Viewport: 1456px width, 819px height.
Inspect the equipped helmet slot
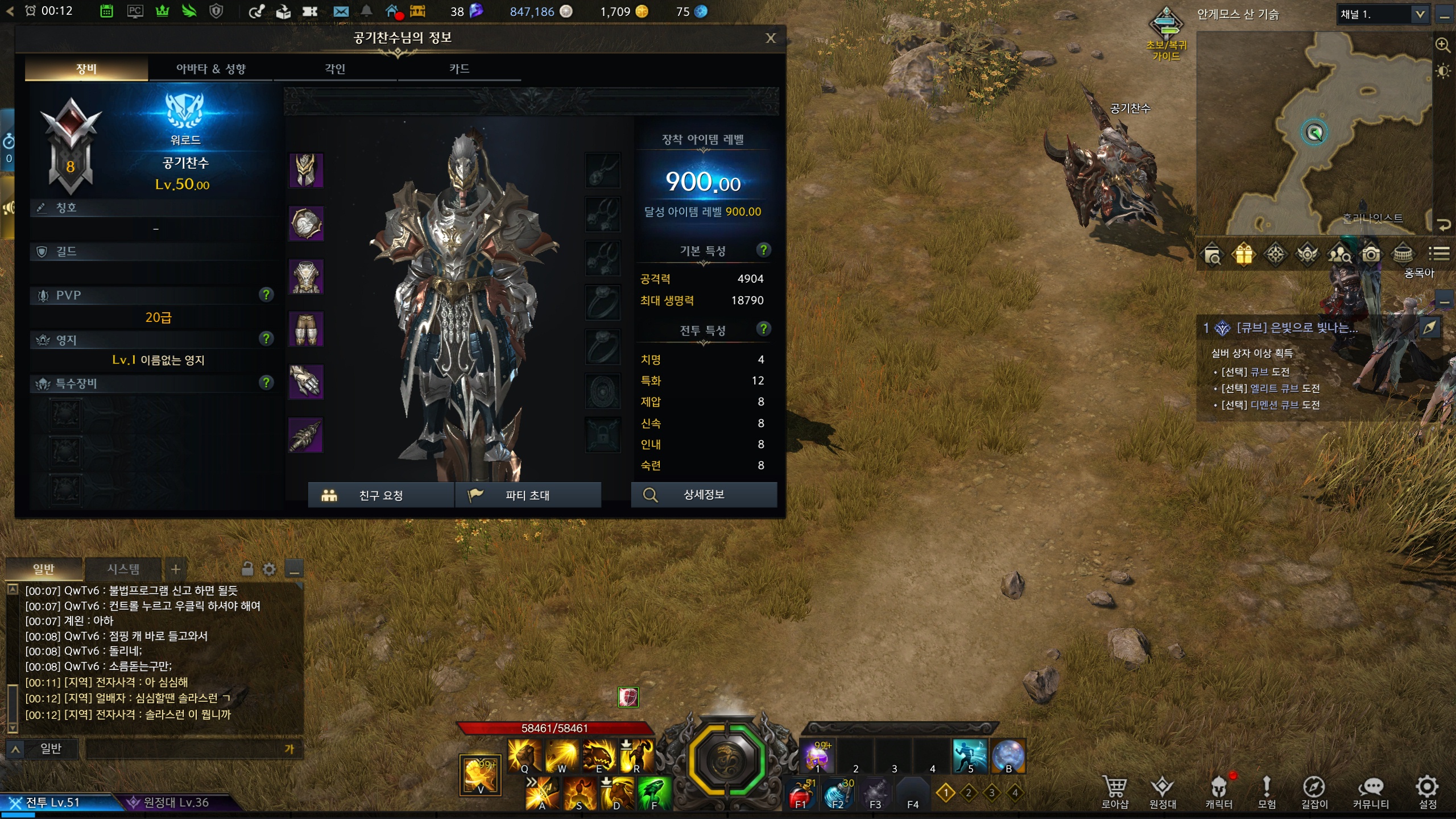tap(306, 170)
